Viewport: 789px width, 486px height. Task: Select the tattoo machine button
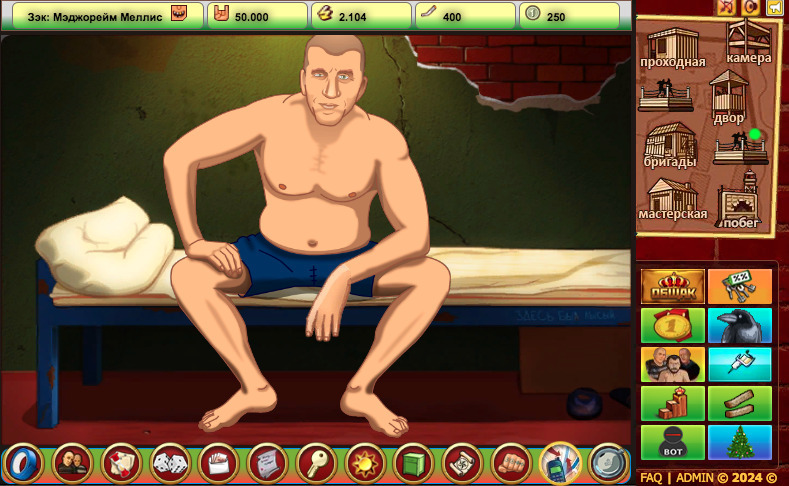[x=740, y=364]
